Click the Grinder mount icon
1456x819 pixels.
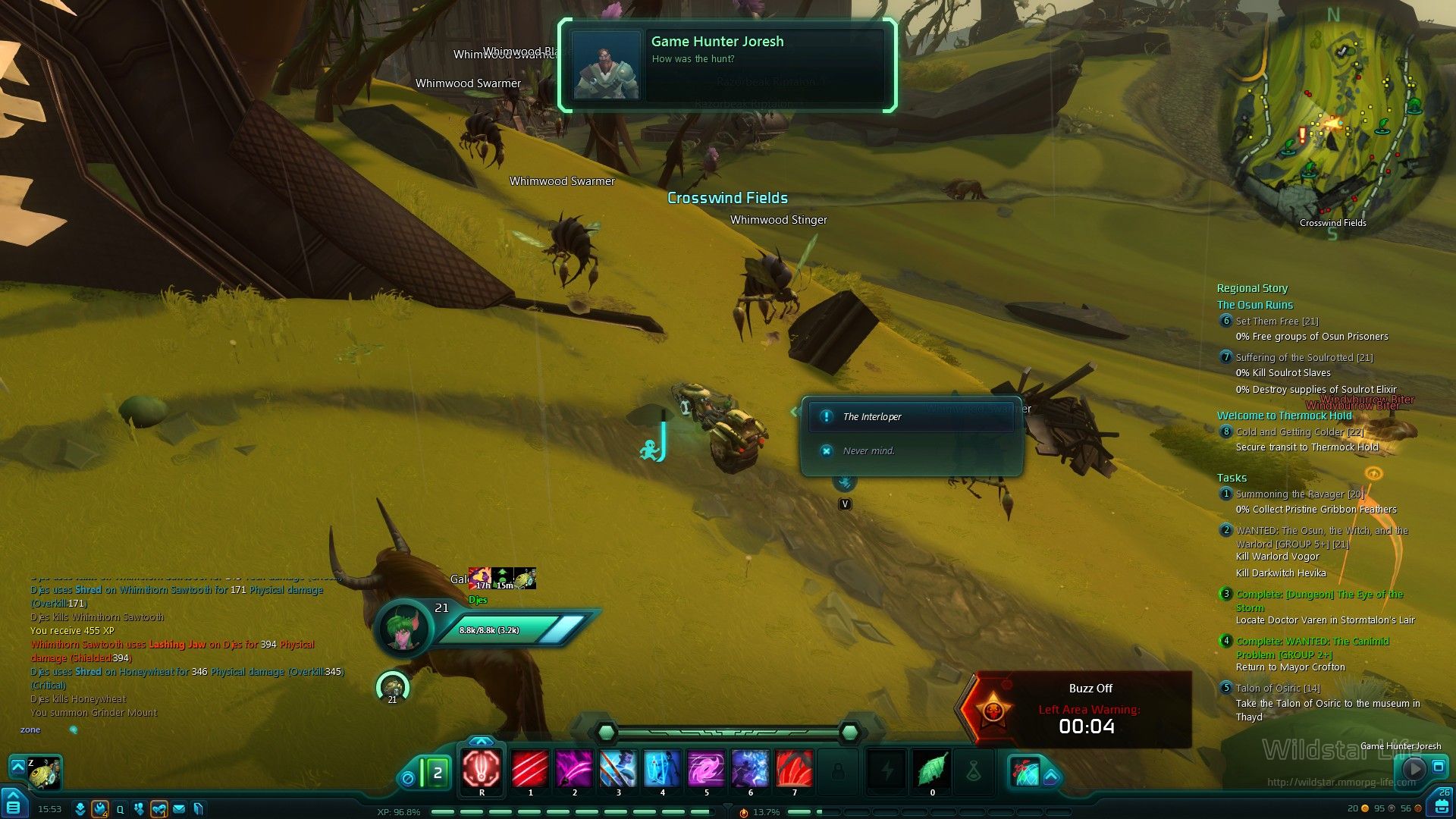44,773
